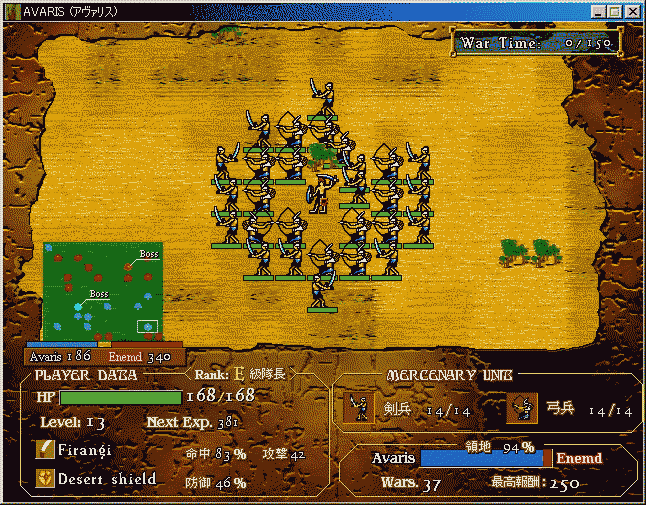
Task: Select the Firangi weapon icon
Action: tap(44, 451)
